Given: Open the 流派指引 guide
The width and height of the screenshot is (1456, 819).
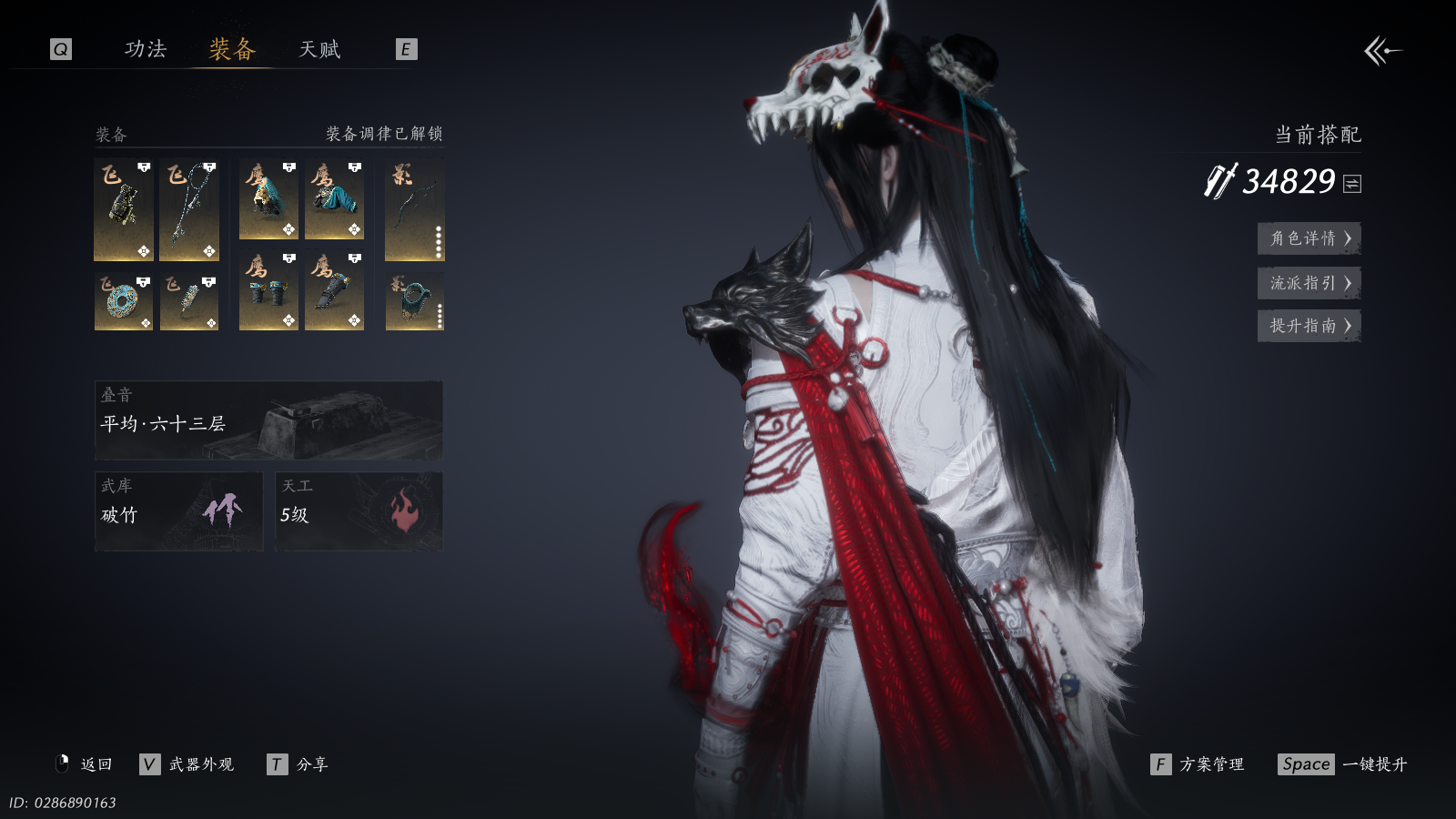Looking at the screenshot, I should pos(1309,283).
